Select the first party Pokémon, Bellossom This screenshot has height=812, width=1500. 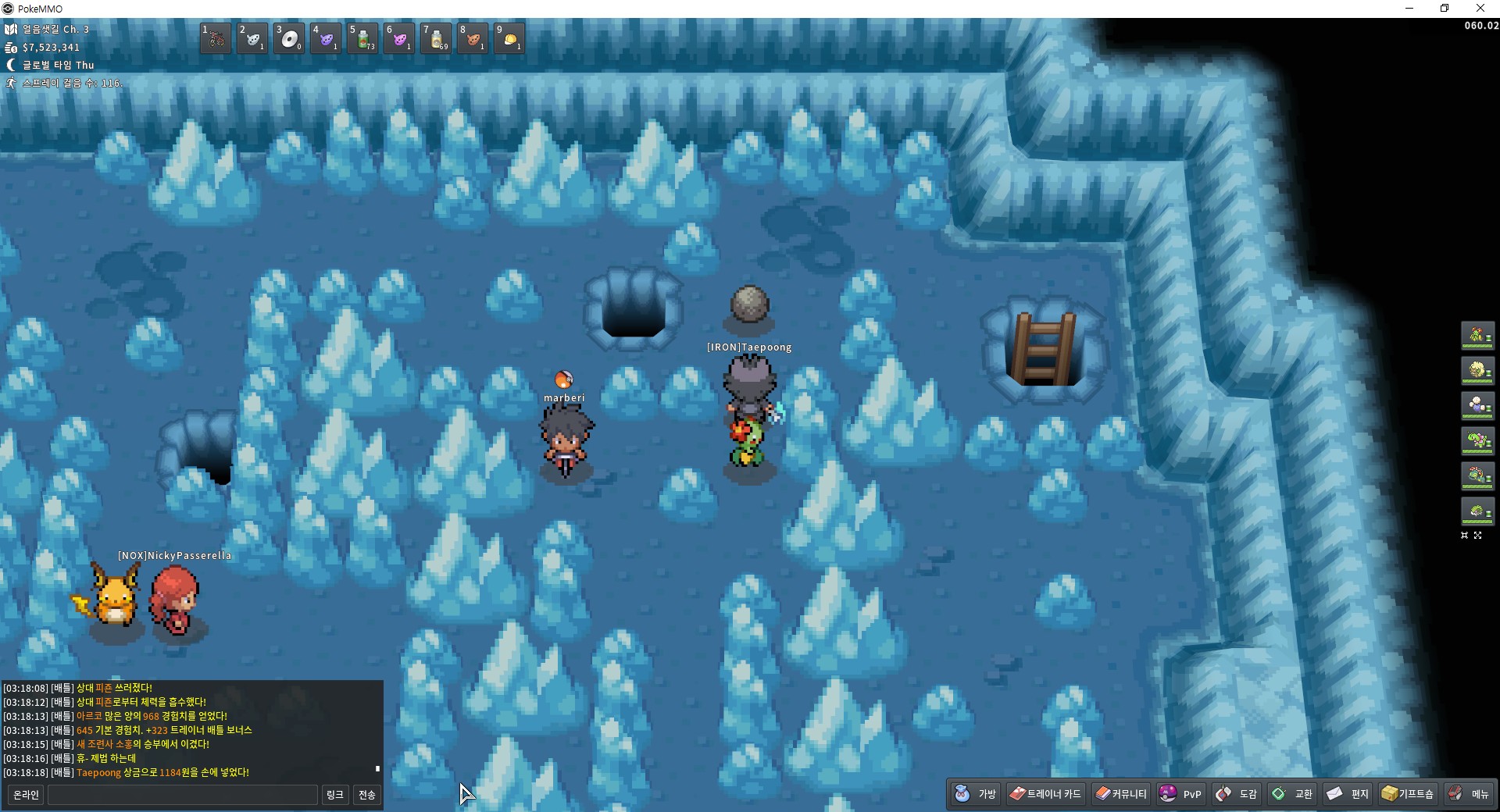tap(1477, 336)
